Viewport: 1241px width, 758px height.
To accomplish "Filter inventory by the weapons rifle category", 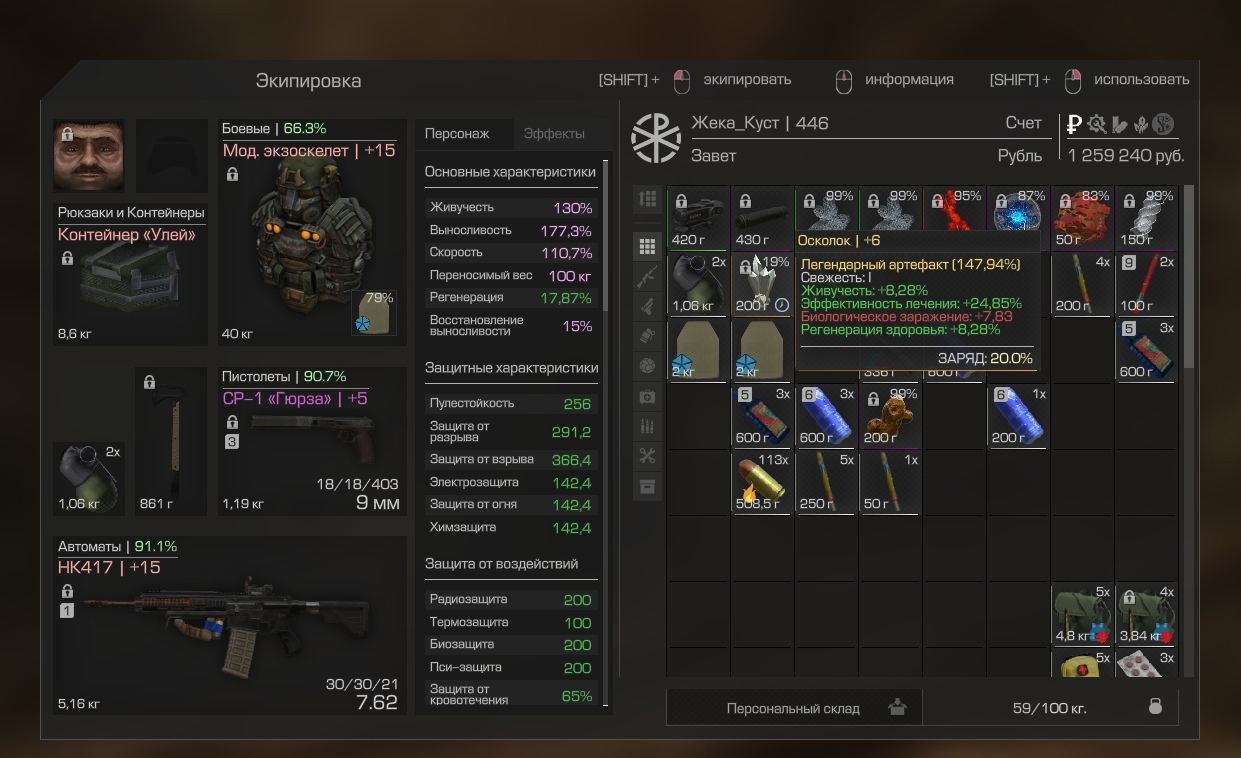I will pyautogui.click(x=647, y=277).
